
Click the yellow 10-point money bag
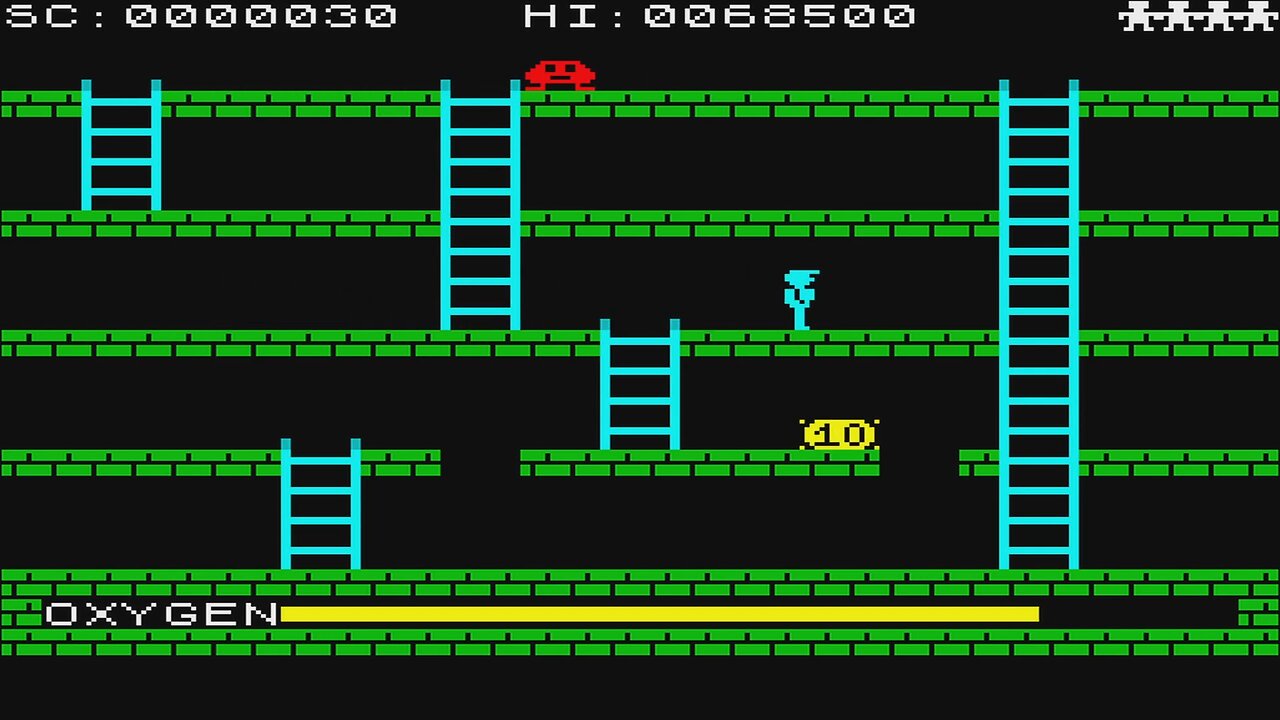(x=838, y=434)
